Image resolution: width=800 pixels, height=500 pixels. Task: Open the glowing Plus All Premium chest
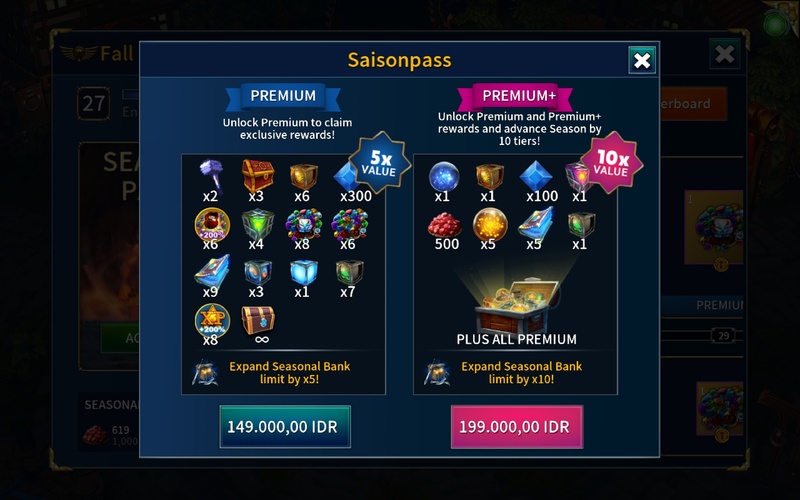[x=515, y=298]
